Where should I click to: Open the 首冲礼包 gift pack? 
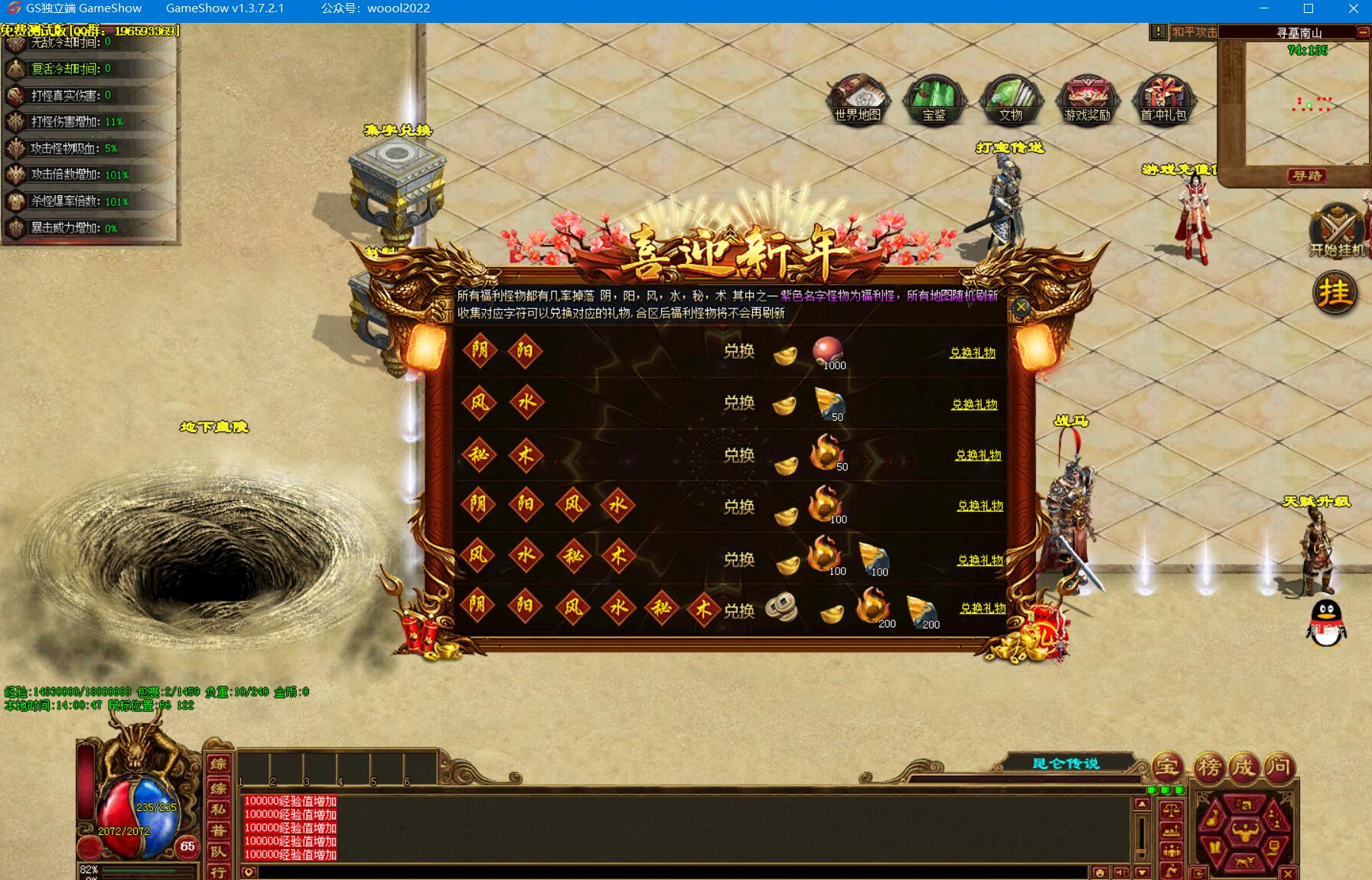(x=1163, y=100)
